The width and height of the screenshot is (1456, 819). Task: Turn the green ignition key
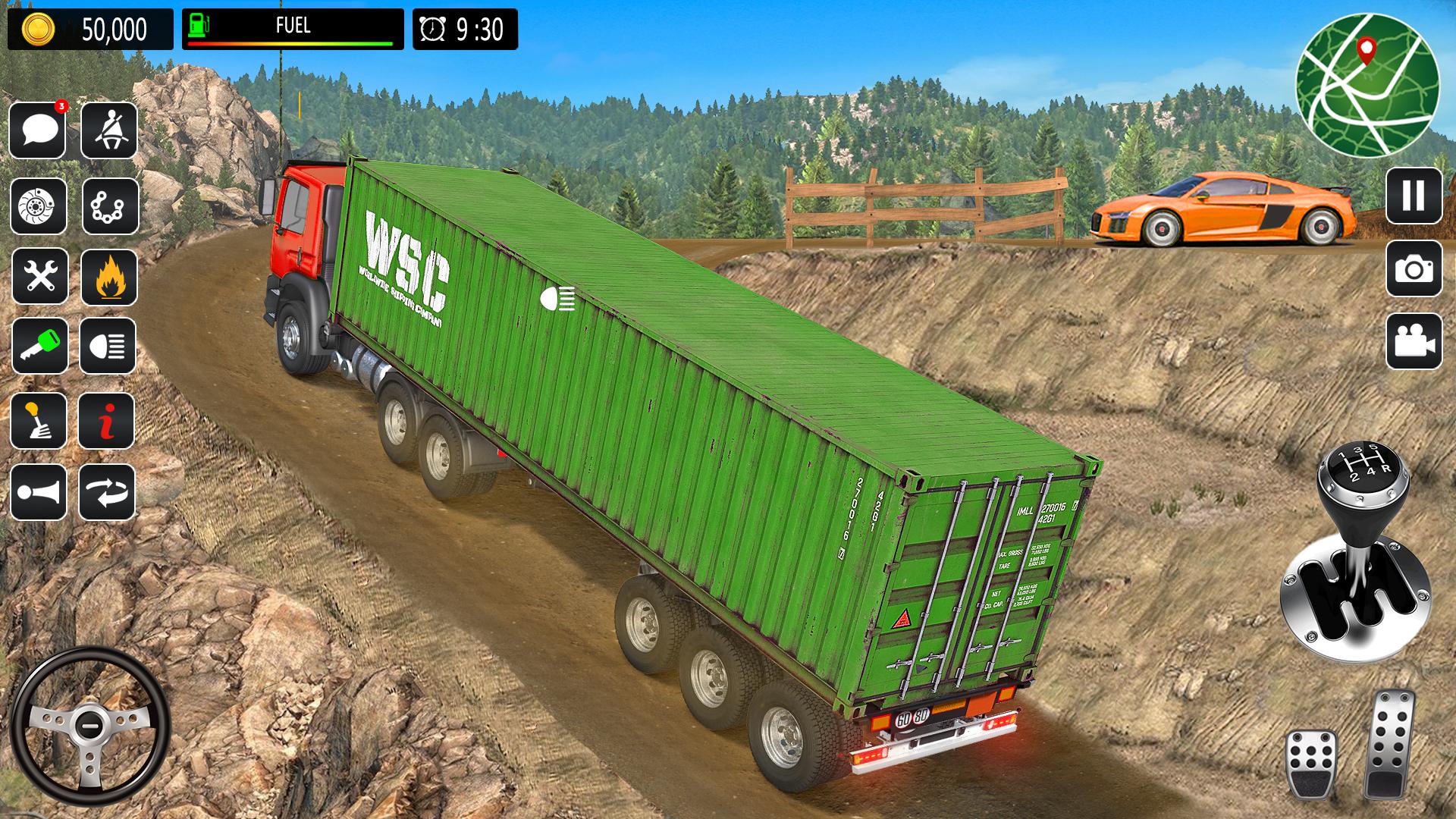(39, 346)
